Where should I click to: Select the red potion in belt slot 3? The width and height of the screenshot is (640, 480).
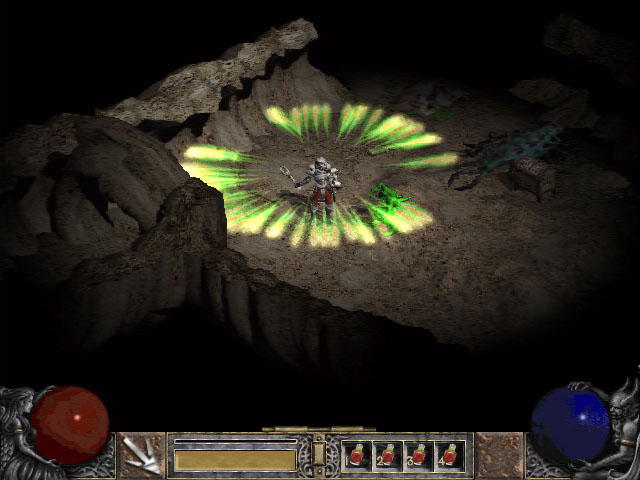click(x=418, y=456)
